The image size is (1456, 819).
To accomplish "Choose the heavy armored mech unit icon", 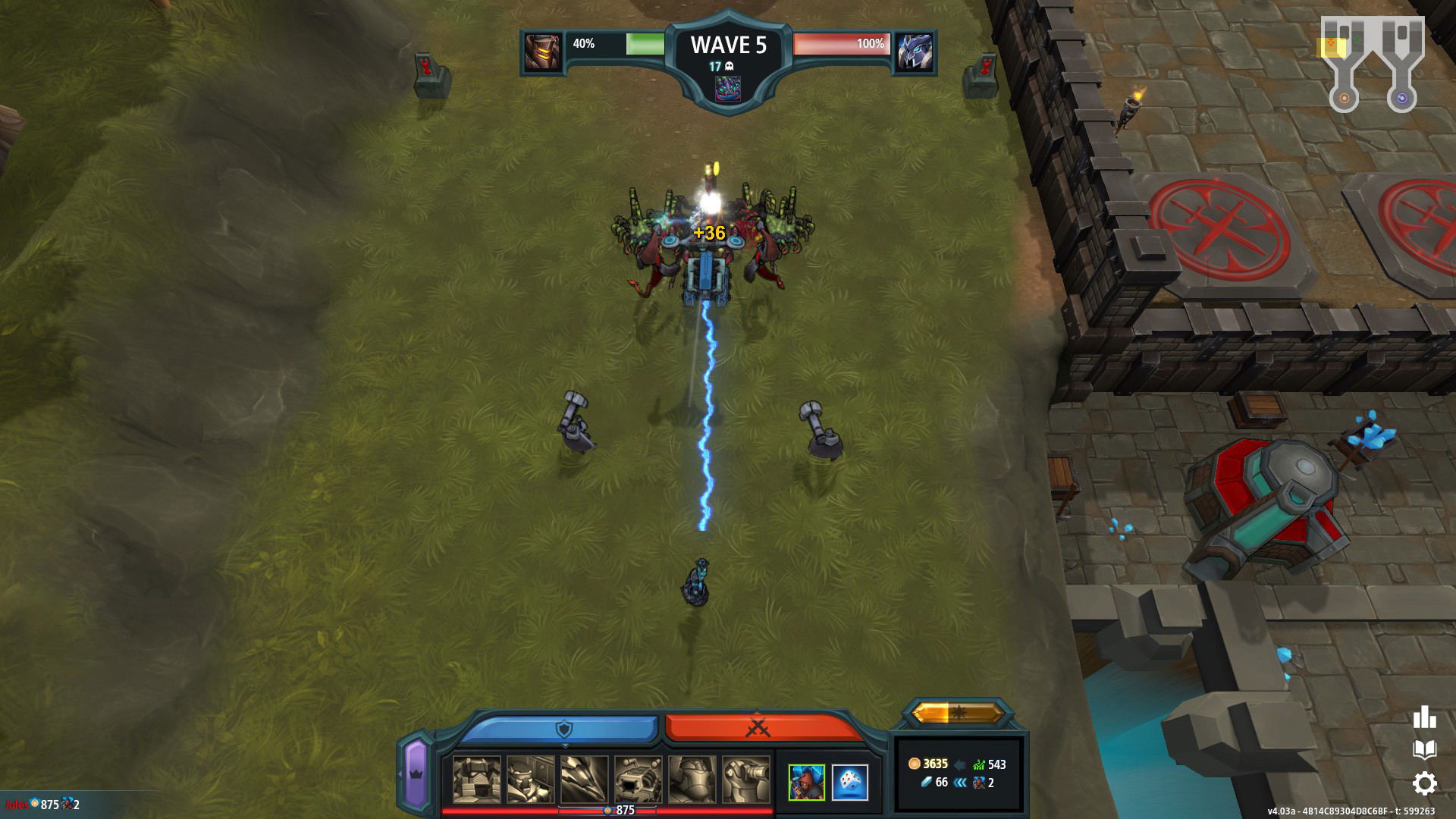I will [692, 780].
